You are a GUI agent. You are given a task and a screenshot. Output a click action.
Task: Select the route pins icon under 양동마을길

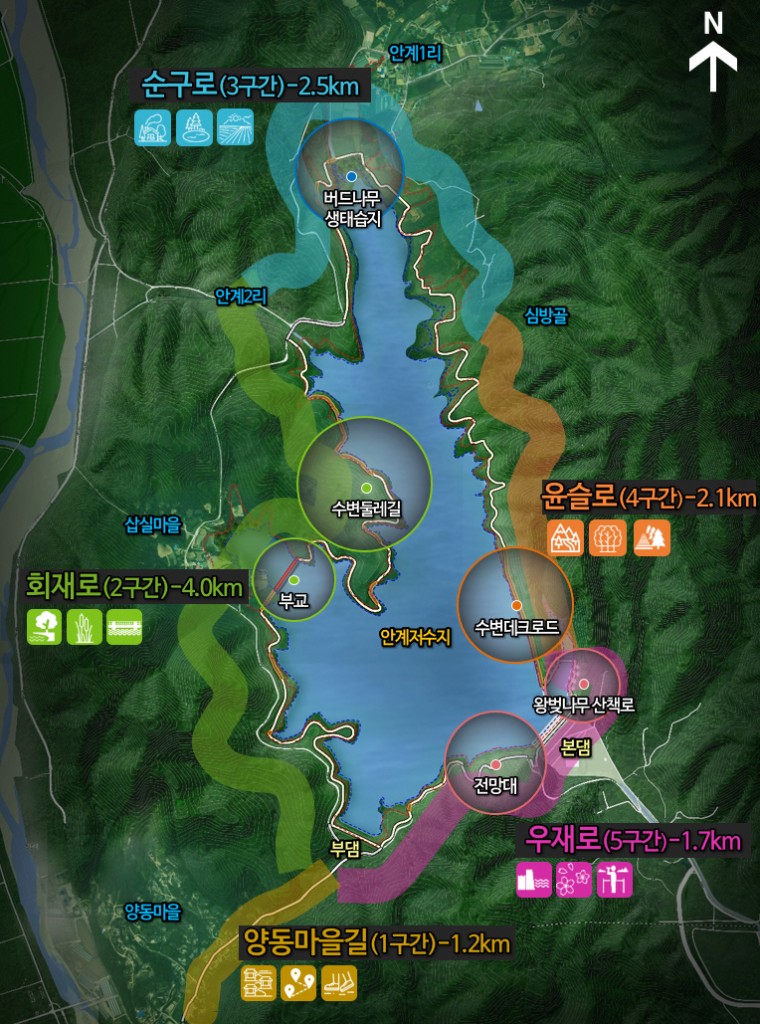click(299, 984)
